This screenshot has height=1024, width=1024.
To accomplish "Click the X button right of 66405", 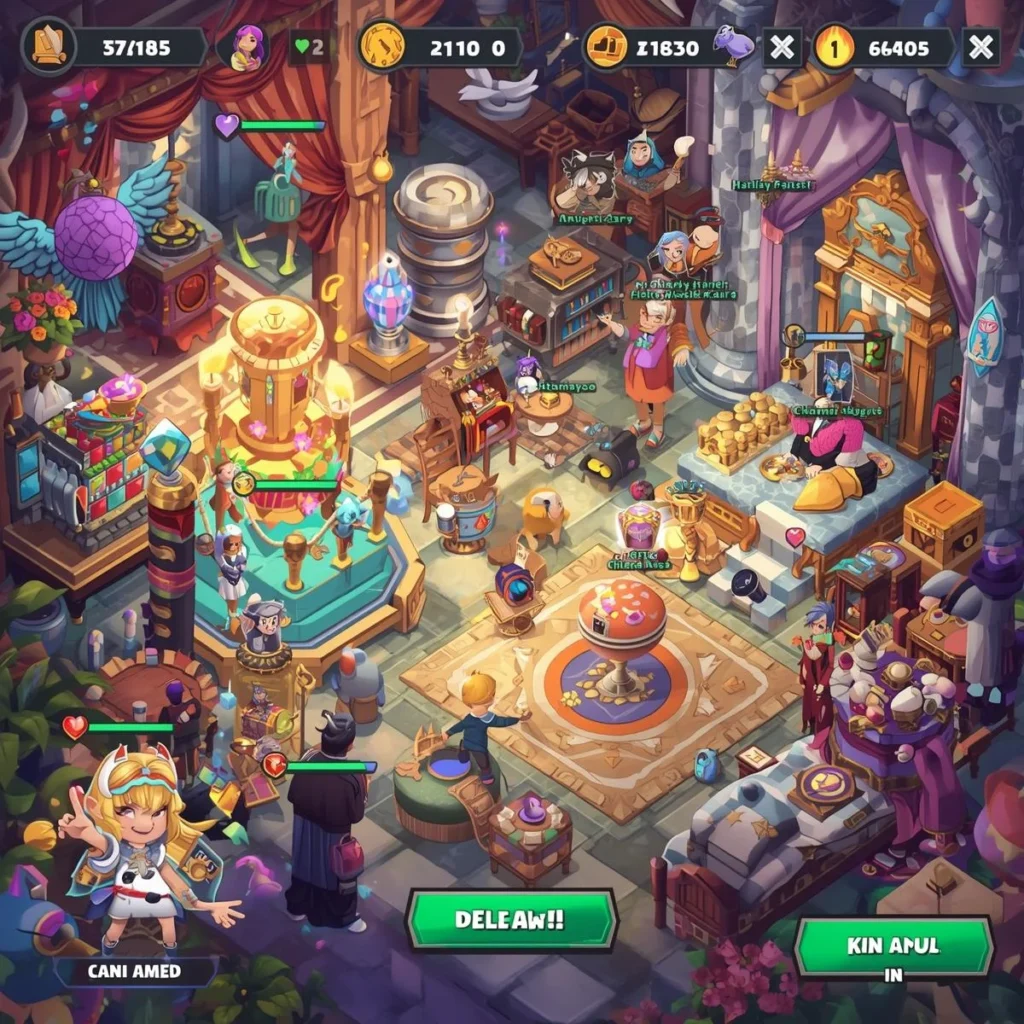I will (x=980, y=47).
